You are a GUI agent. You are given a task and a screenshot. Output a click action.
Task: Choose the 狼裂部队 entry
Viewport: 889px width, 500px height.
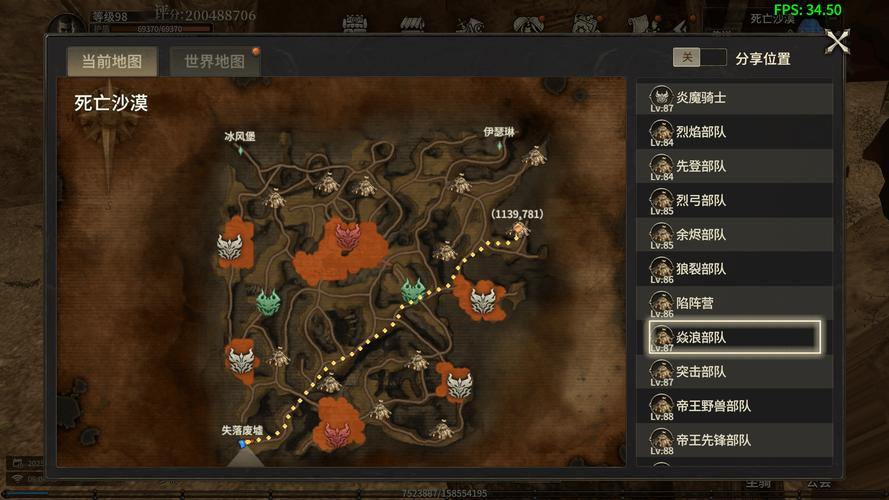pyautogui.click(x=734, y=268)
